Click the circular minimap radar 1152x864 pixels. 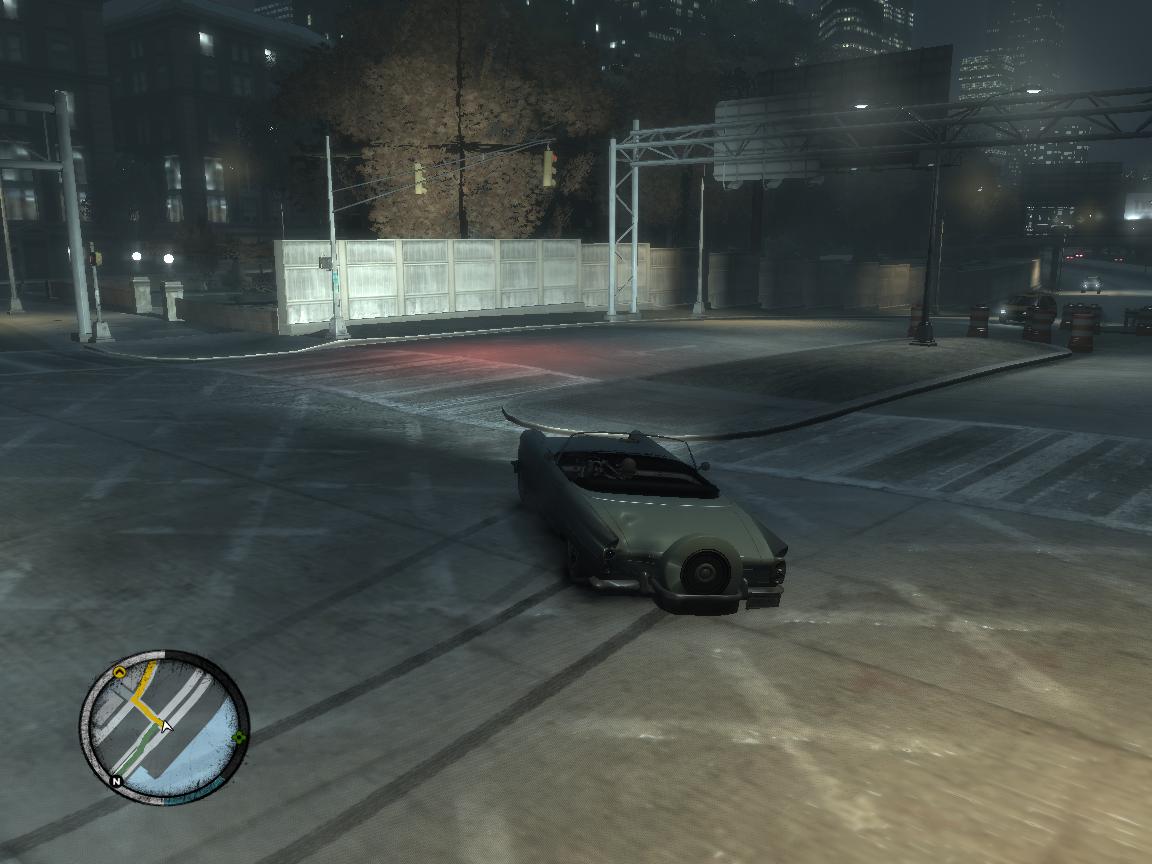(x=164, y=727)
